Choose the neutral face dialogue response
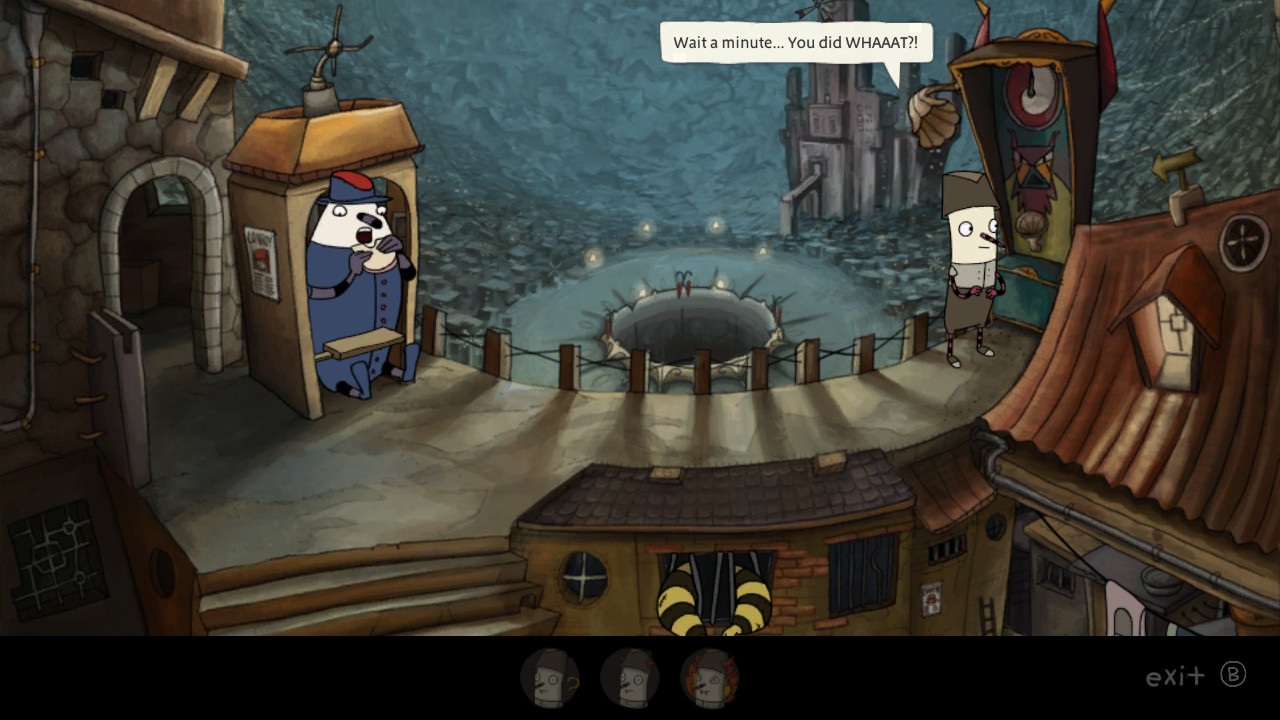The image size is (1280, 720). click(630, 680)
